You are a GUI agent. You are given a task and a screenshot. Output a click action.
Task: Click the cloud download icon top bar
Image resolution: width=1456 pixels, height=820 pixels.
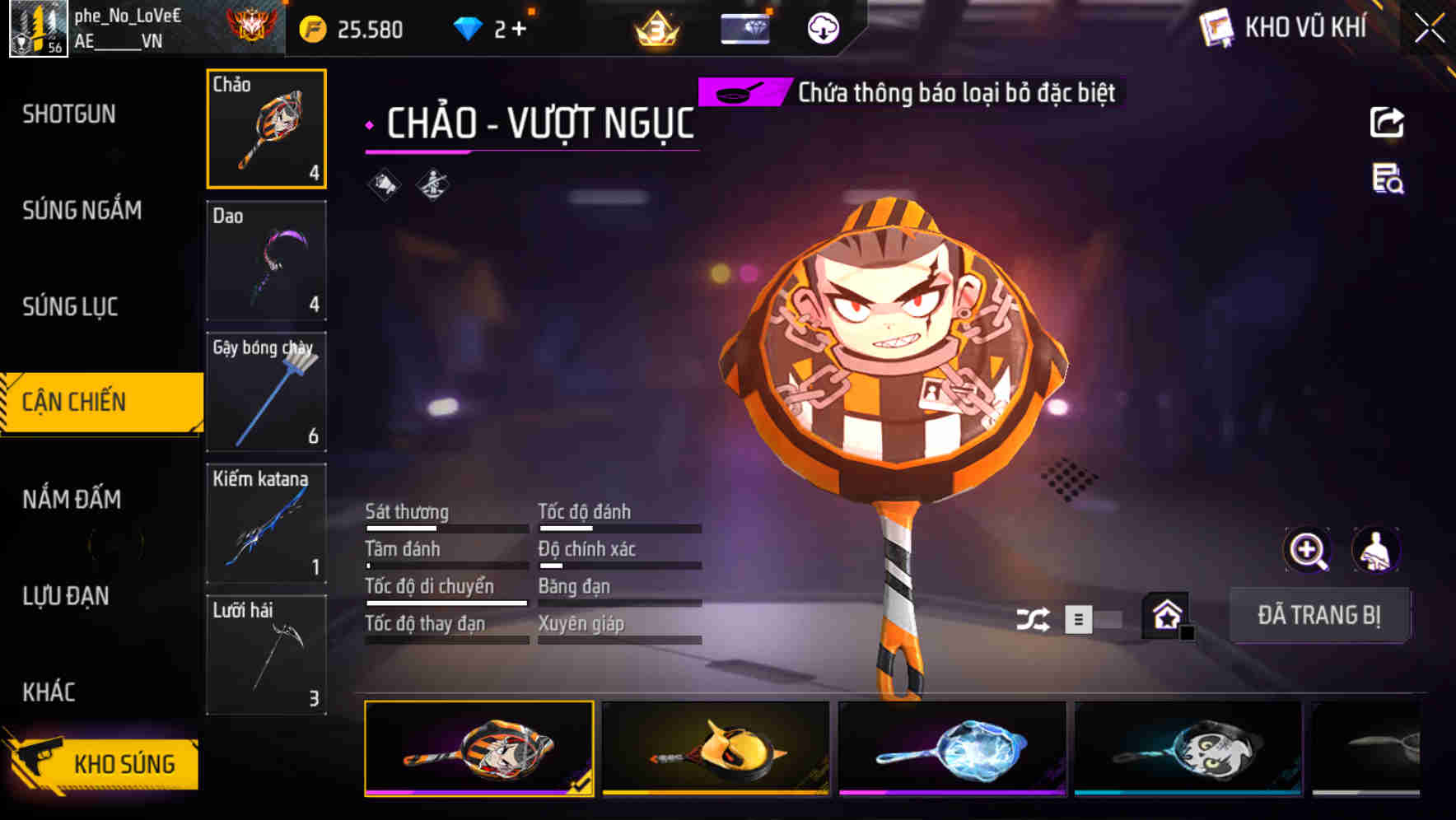823,28
